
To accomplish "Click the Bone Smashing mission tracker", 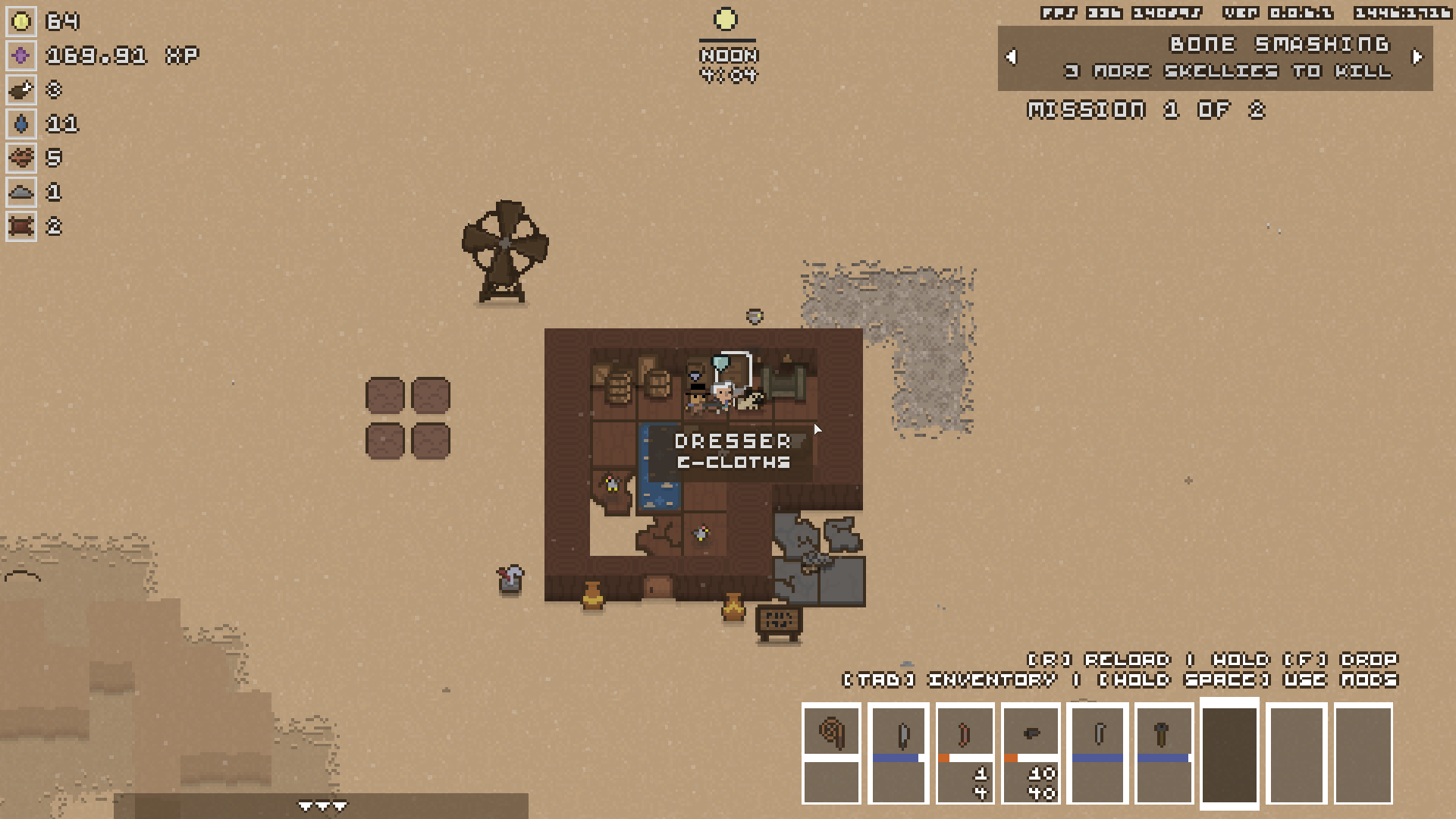I will pyautogui.click(x=1215, y=58).
